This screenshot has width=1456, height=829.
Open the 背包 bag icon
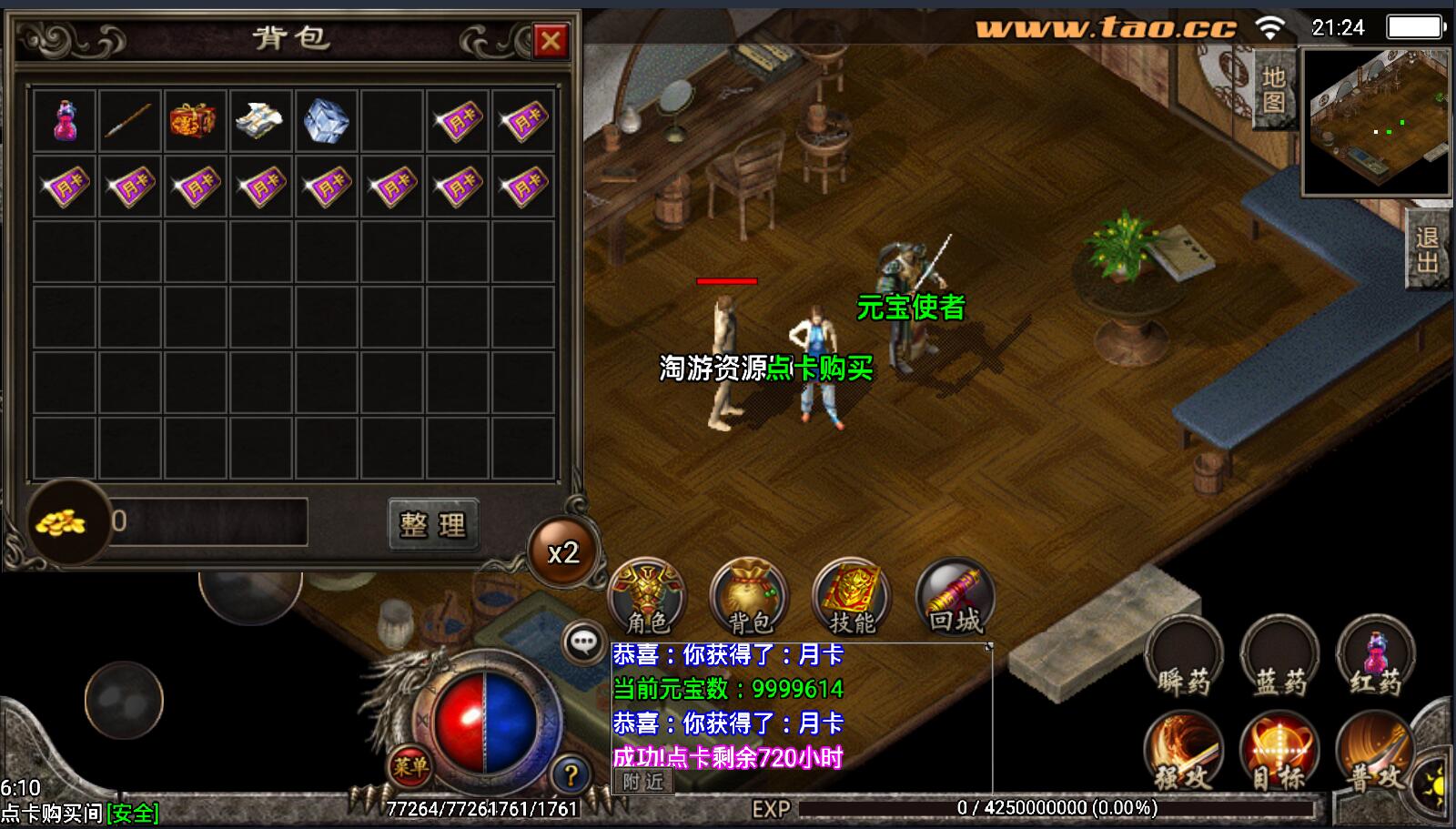pos(749,596)
